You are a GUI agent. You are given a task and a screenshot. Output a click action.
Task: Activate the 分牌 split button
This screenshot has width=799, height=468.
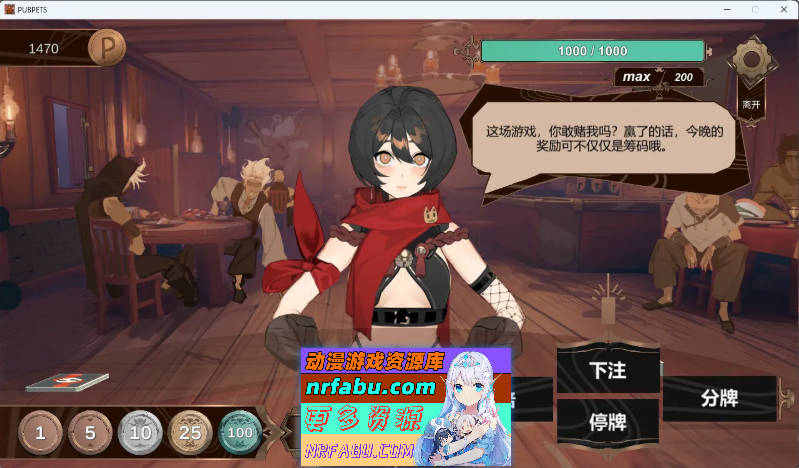click(x=719, y=397)
